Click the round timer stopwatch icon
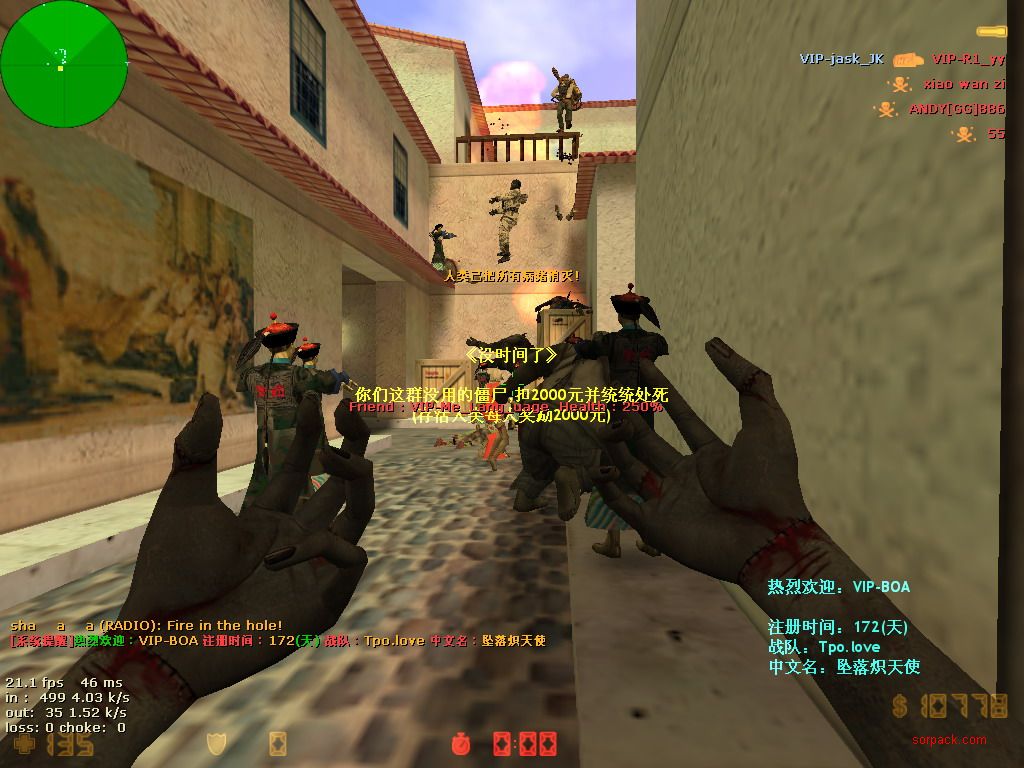Viewport: 1024px width, 768px height. coord(459,744)
